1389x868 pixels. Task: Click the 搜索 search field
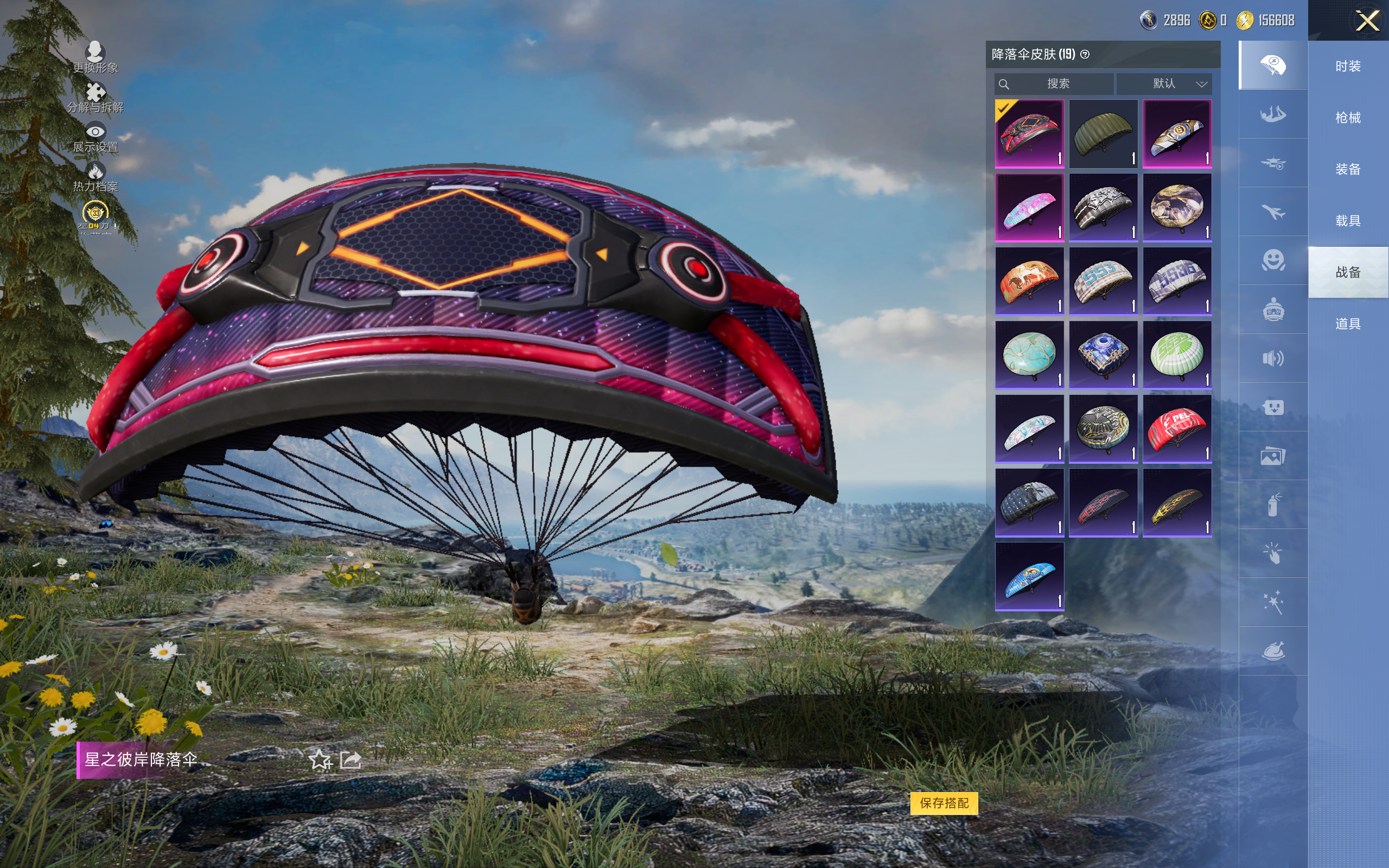click(1055, 84)
